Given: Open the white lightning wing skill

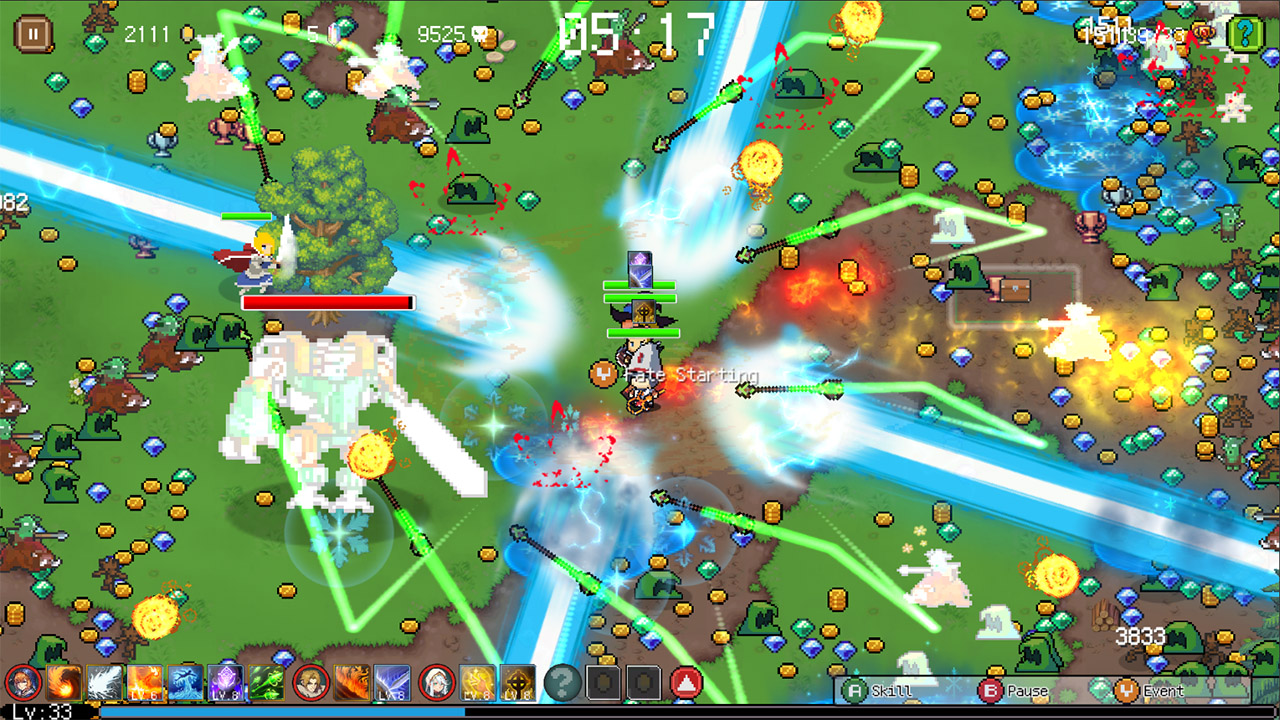Looking at the screenshot, I should (x=107, y=682).
